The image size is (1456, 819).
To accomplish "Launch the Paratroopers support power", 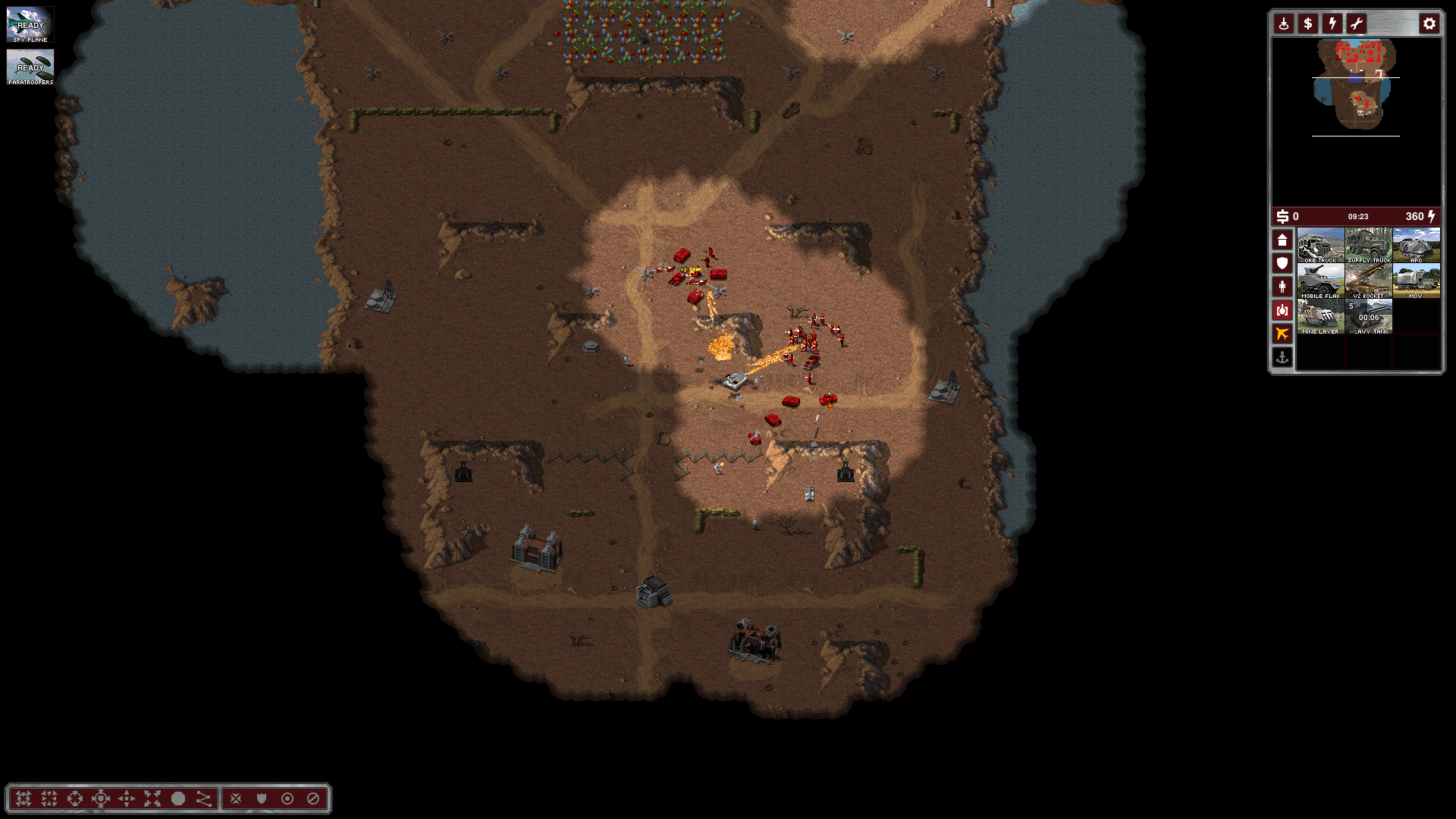I will (x=30, y=67).
